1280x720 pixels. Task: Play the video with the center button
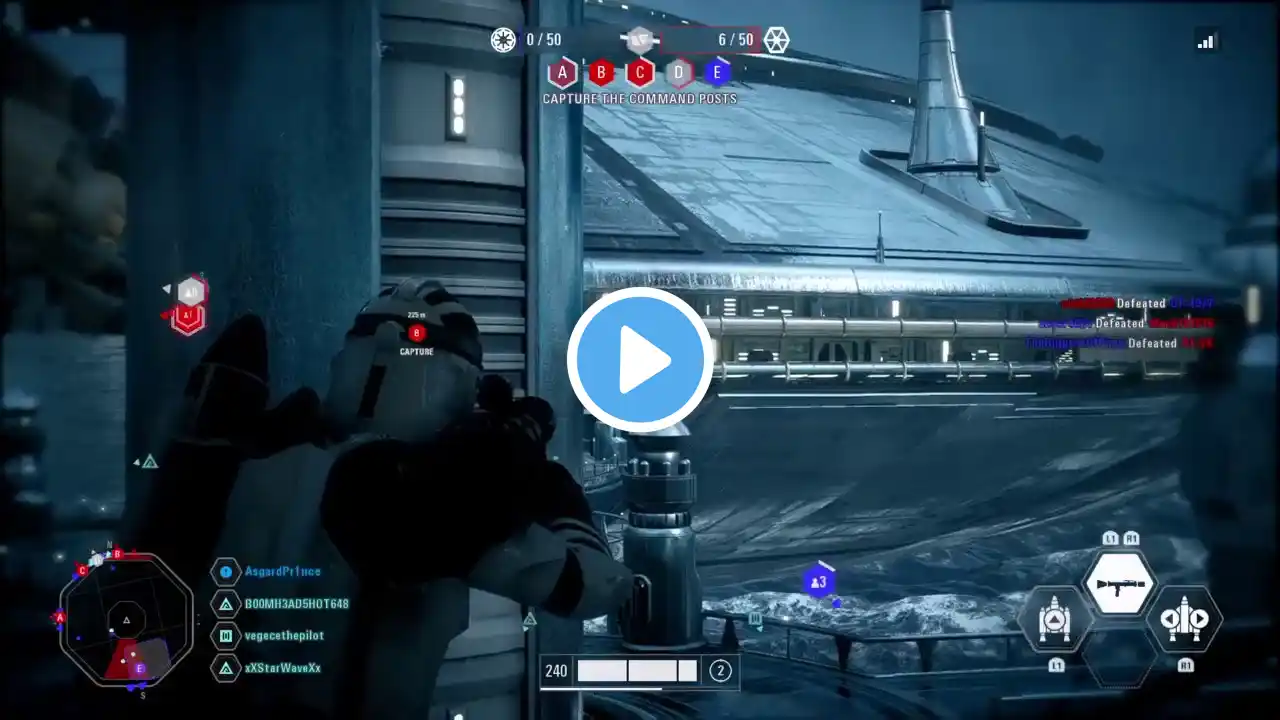[640, 360]
